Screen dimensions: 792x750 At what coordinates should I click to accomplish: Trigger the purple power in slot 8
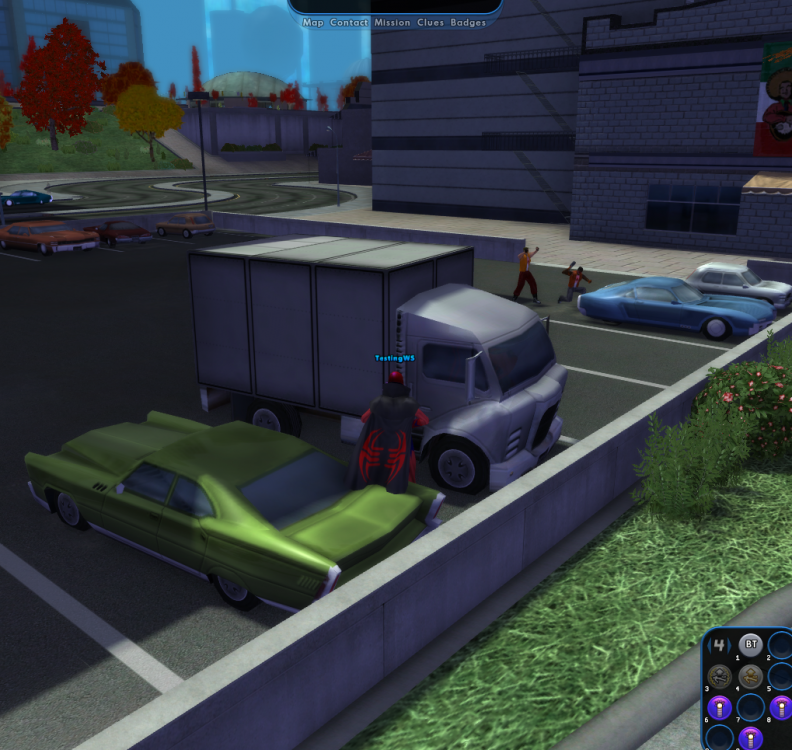coord(780,708)
